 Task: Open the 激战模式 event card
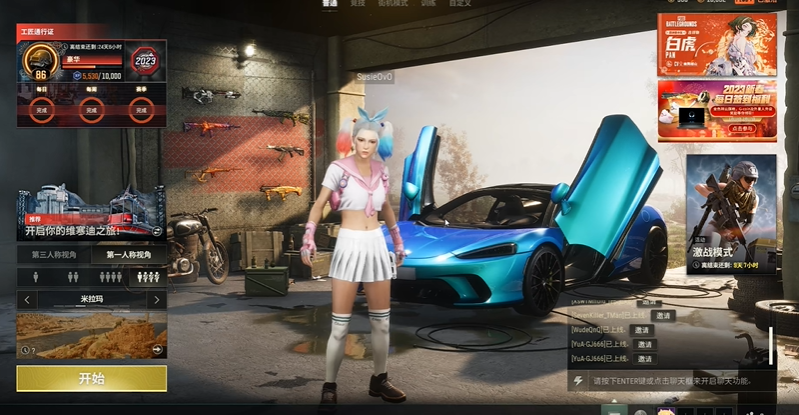[731, 214]
